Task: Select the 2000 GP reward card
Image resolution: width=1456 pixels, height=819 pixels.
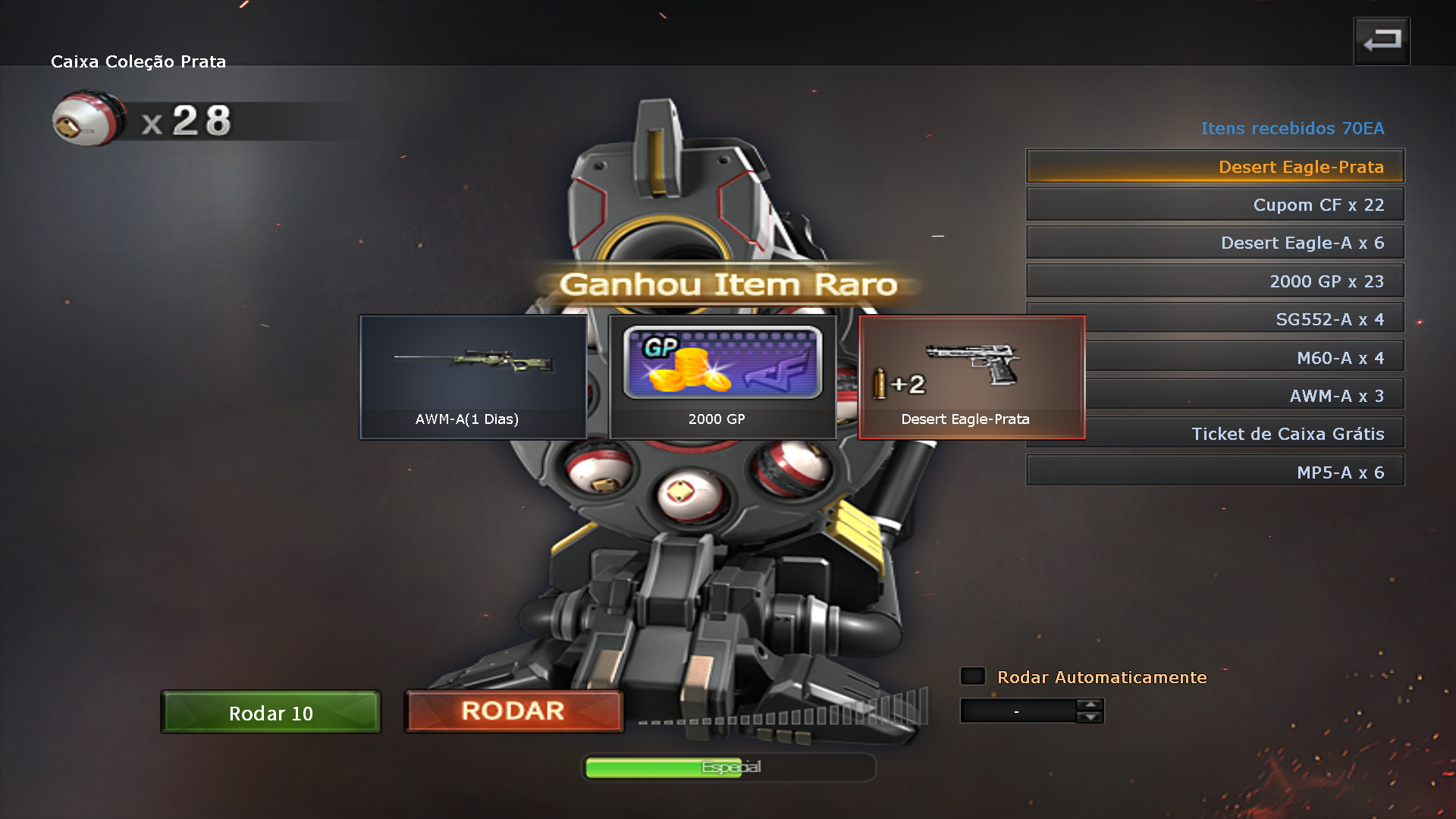Action: pos(722,377)
